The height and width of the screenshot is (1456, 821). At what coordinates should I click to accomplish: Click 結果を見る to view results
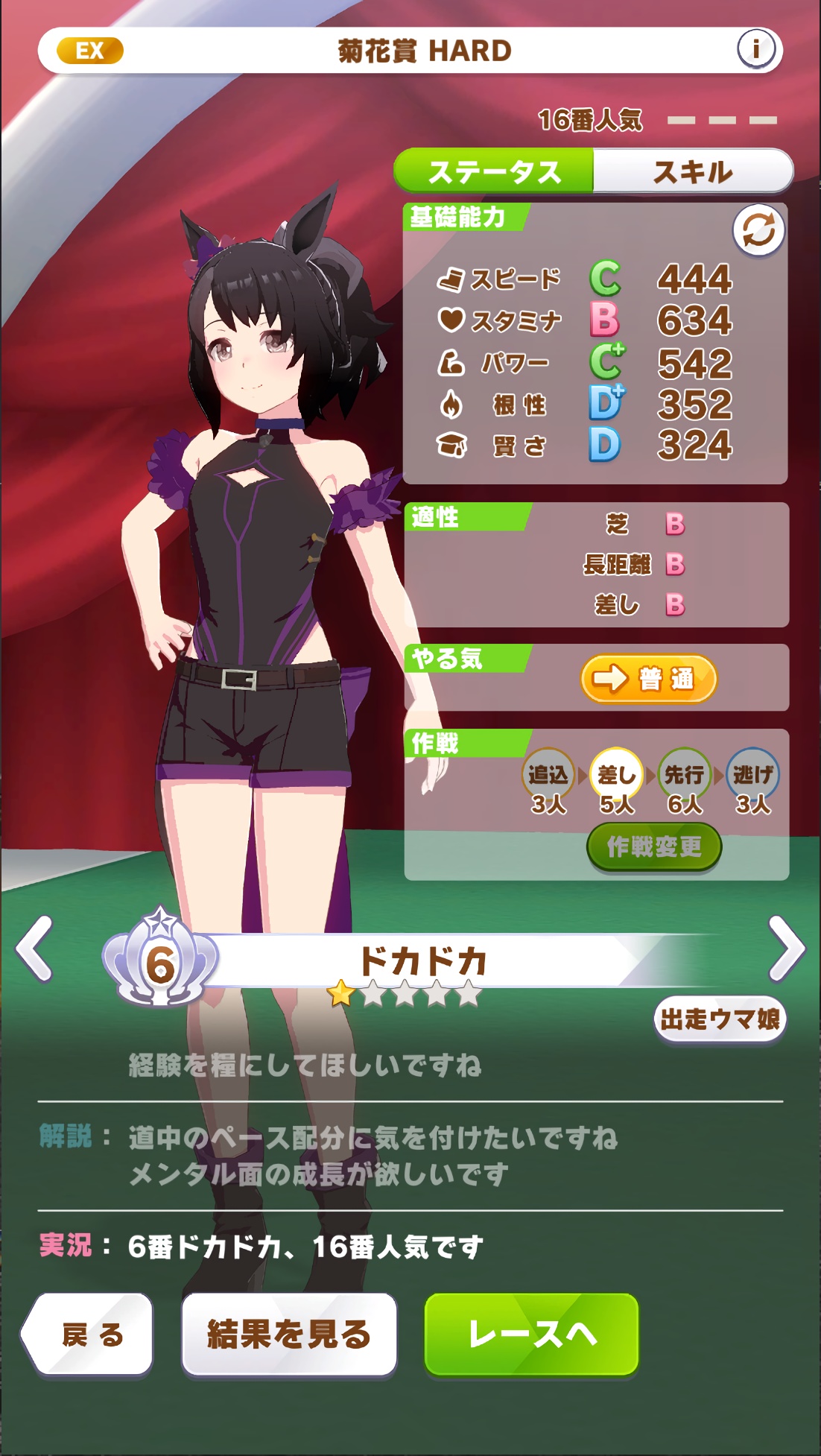(x=289, y=1335)
